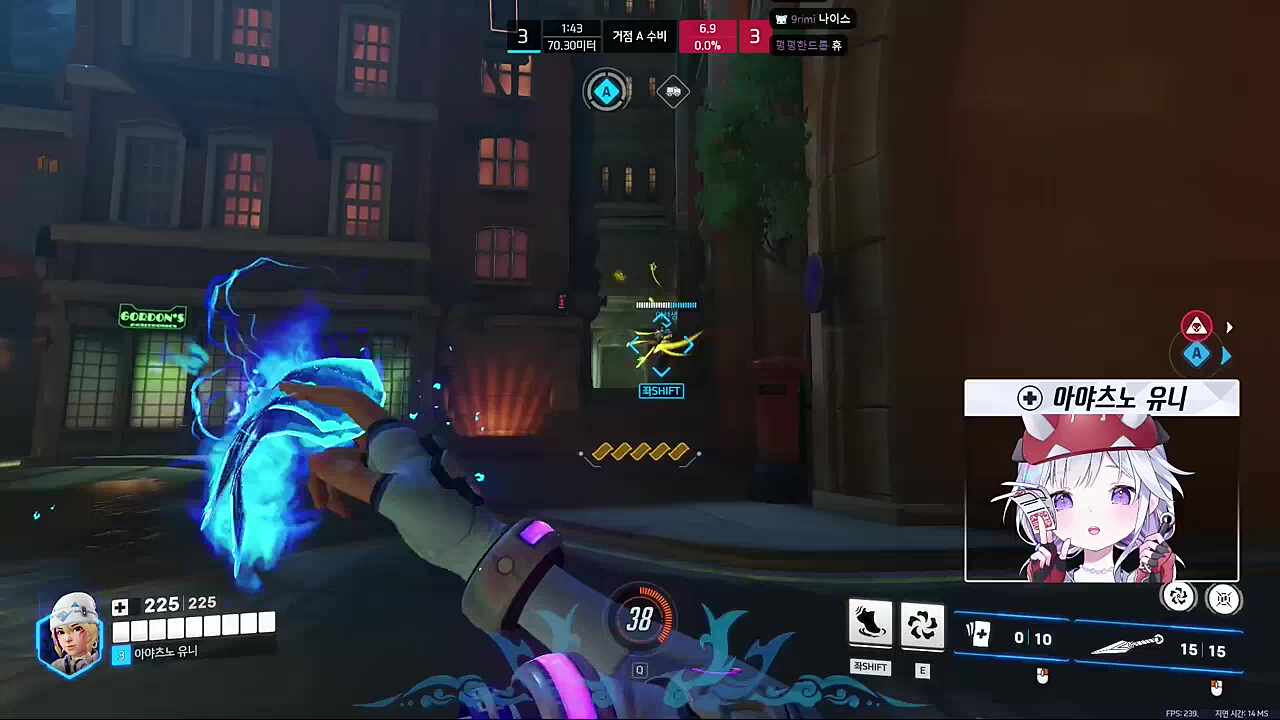Select the point A objective icon at top
Screen dimensions: 1280x720
[606, 92]
